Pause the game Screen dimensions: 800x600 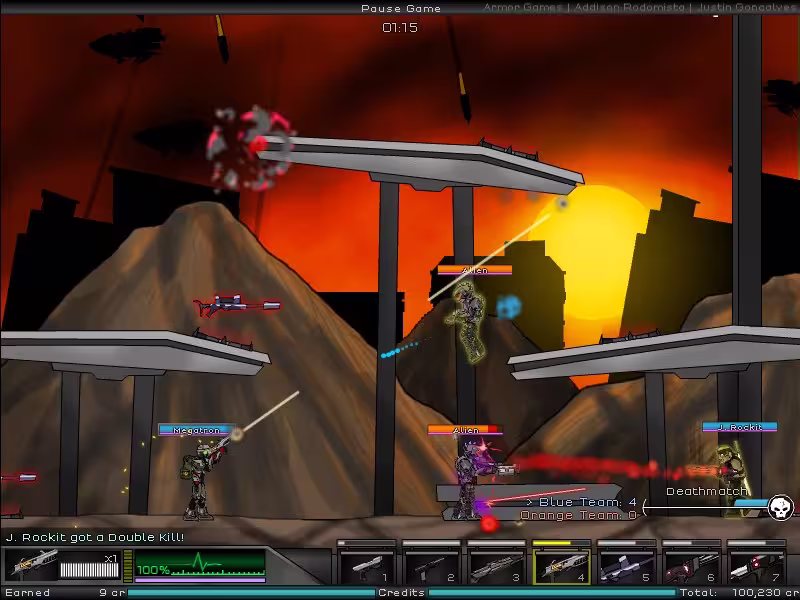click(399, 8)
